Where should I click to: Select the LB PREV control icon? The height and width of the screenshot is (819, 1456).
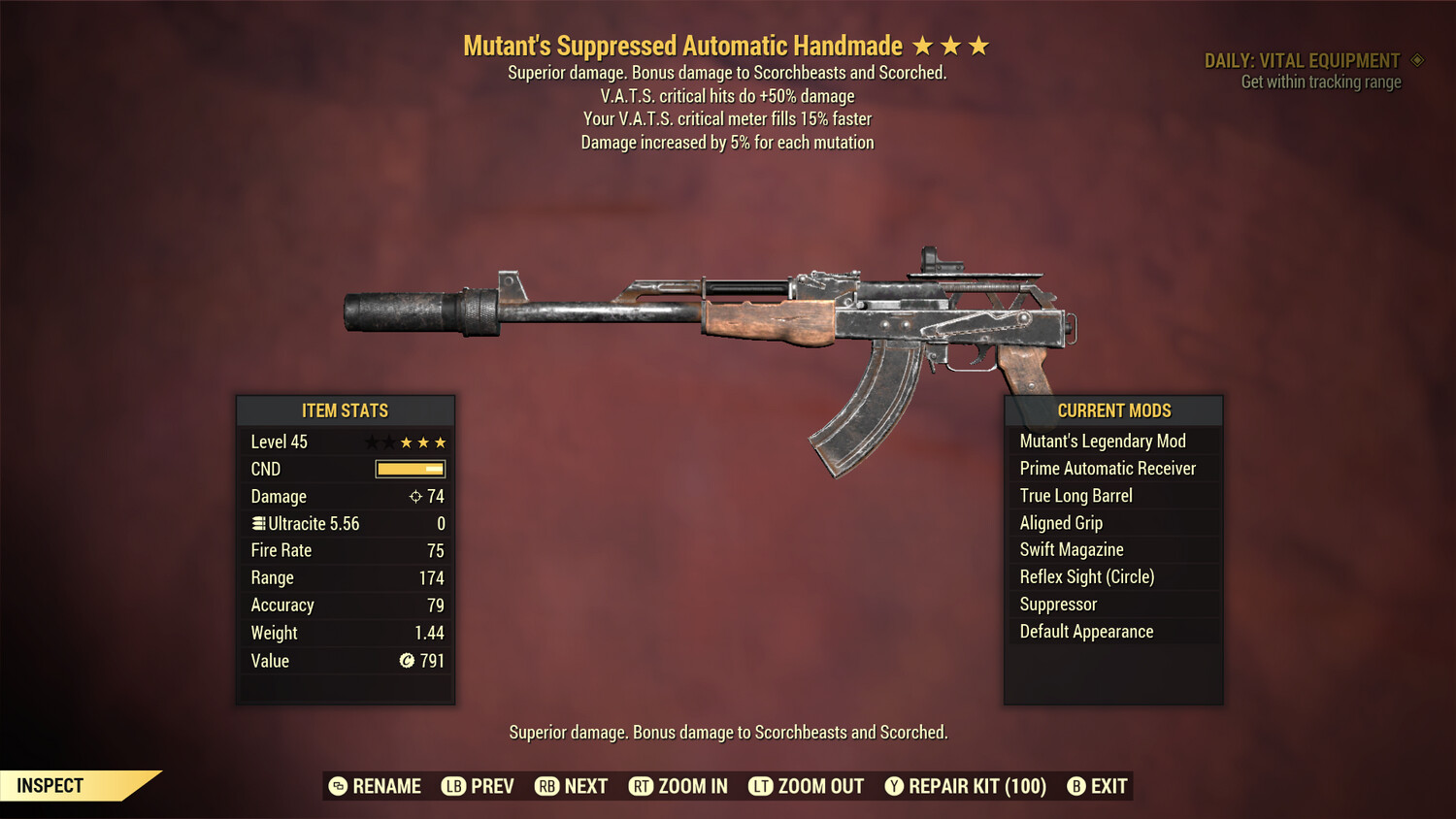[452, 786]
